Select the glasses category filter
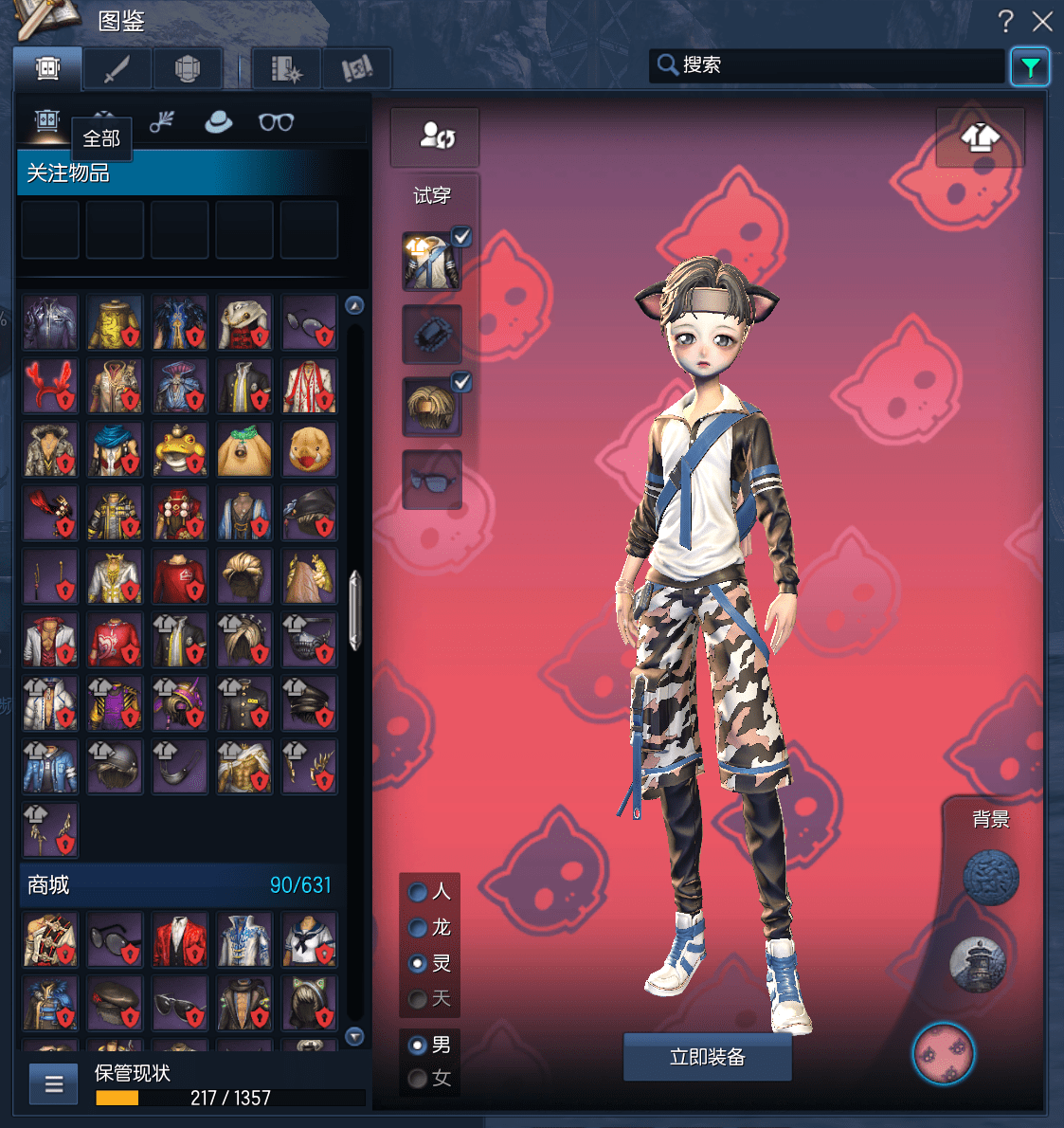The height and width of the screenshot is (1128, 1064). pos(276,122)
